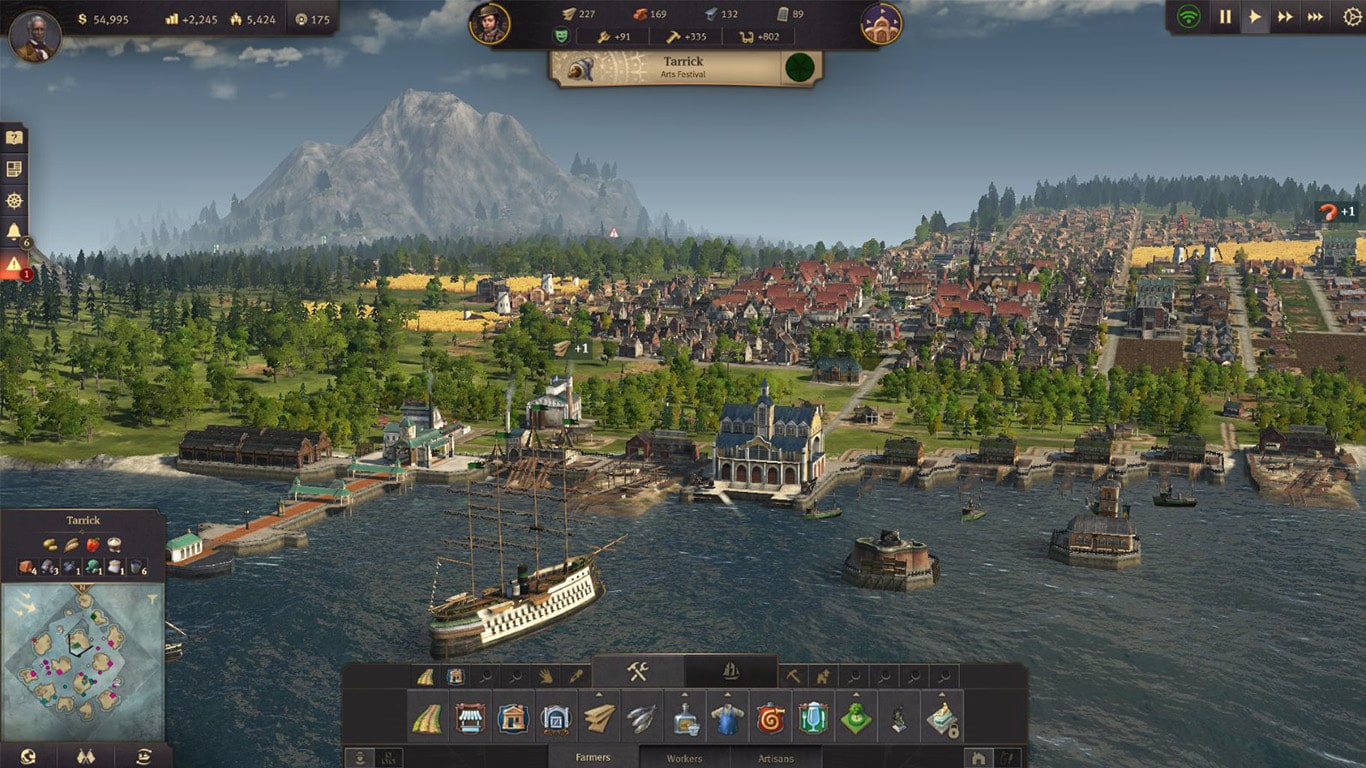
Task: Expand the locked ornaments chevron
Action: click(941, 694)
